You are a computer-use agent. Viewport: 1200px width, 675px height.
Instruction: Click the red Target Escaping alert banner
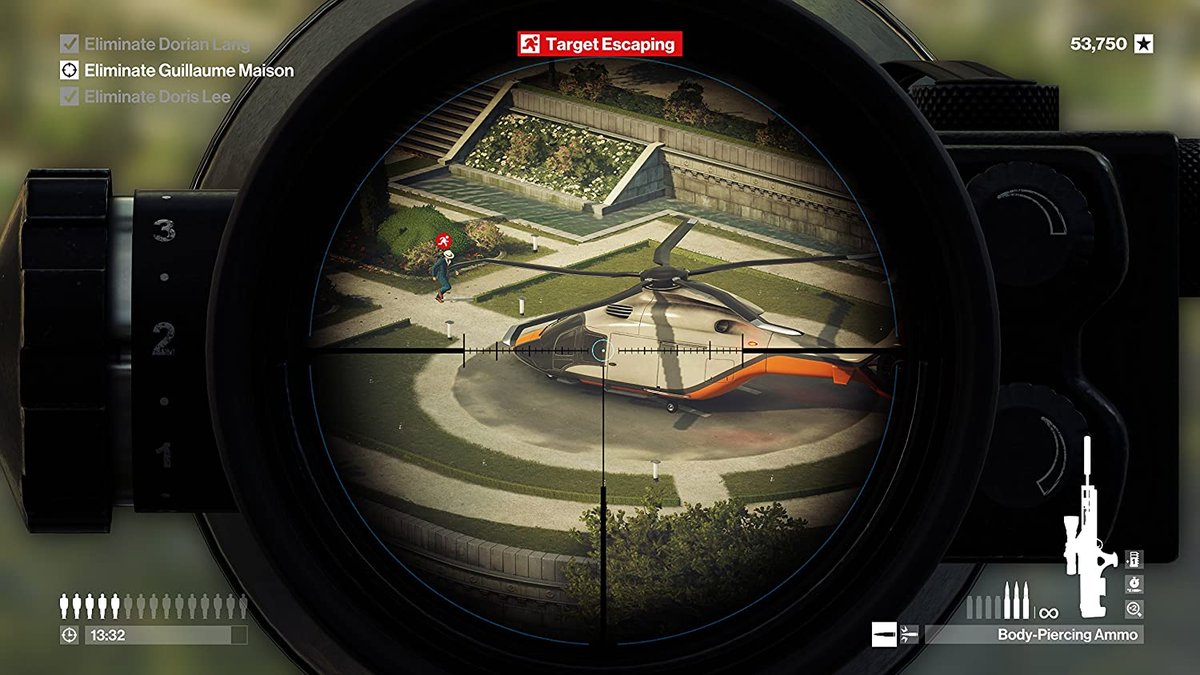[x=599, y=44]
